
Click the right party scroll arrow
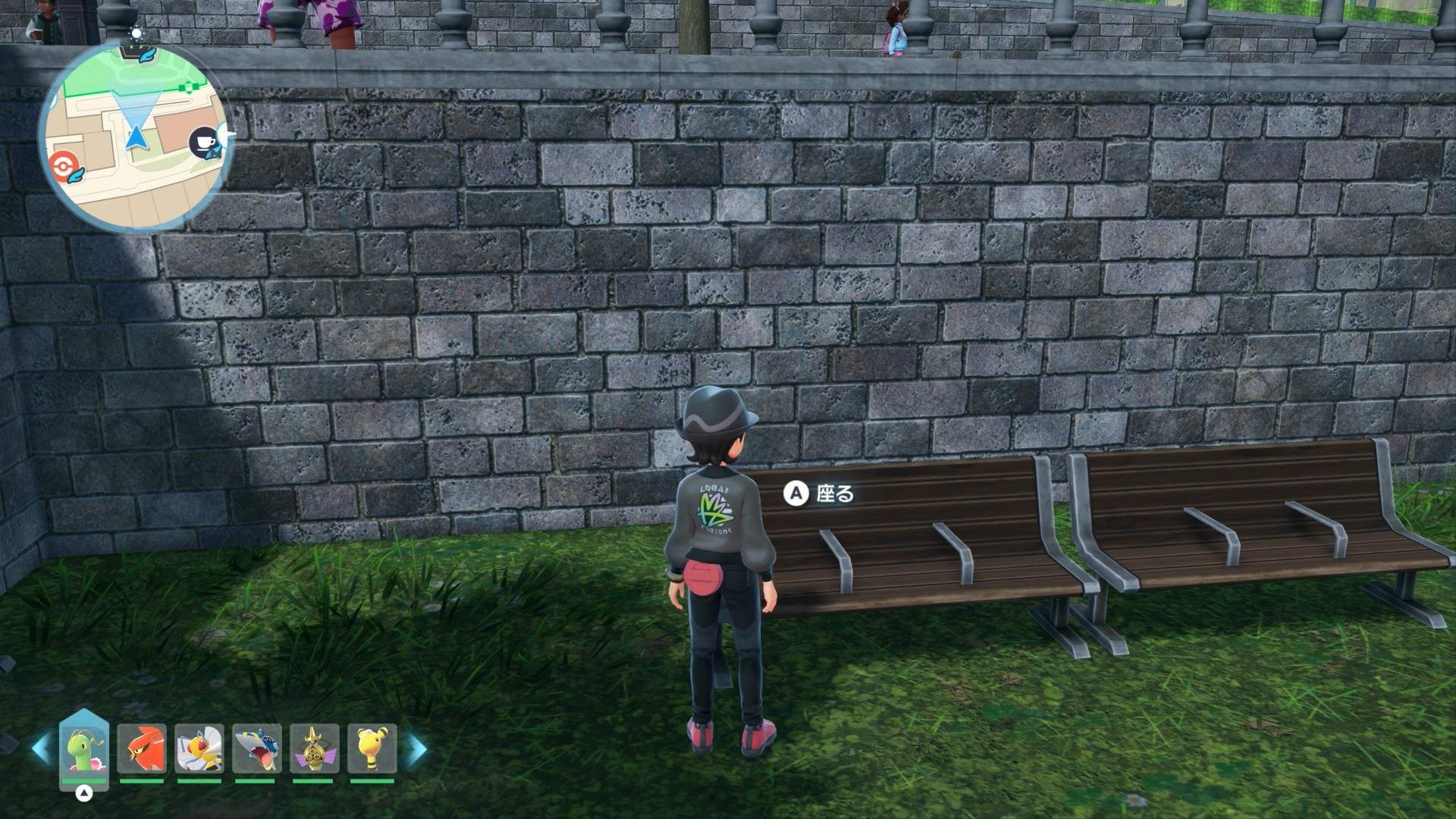point(417,749)
